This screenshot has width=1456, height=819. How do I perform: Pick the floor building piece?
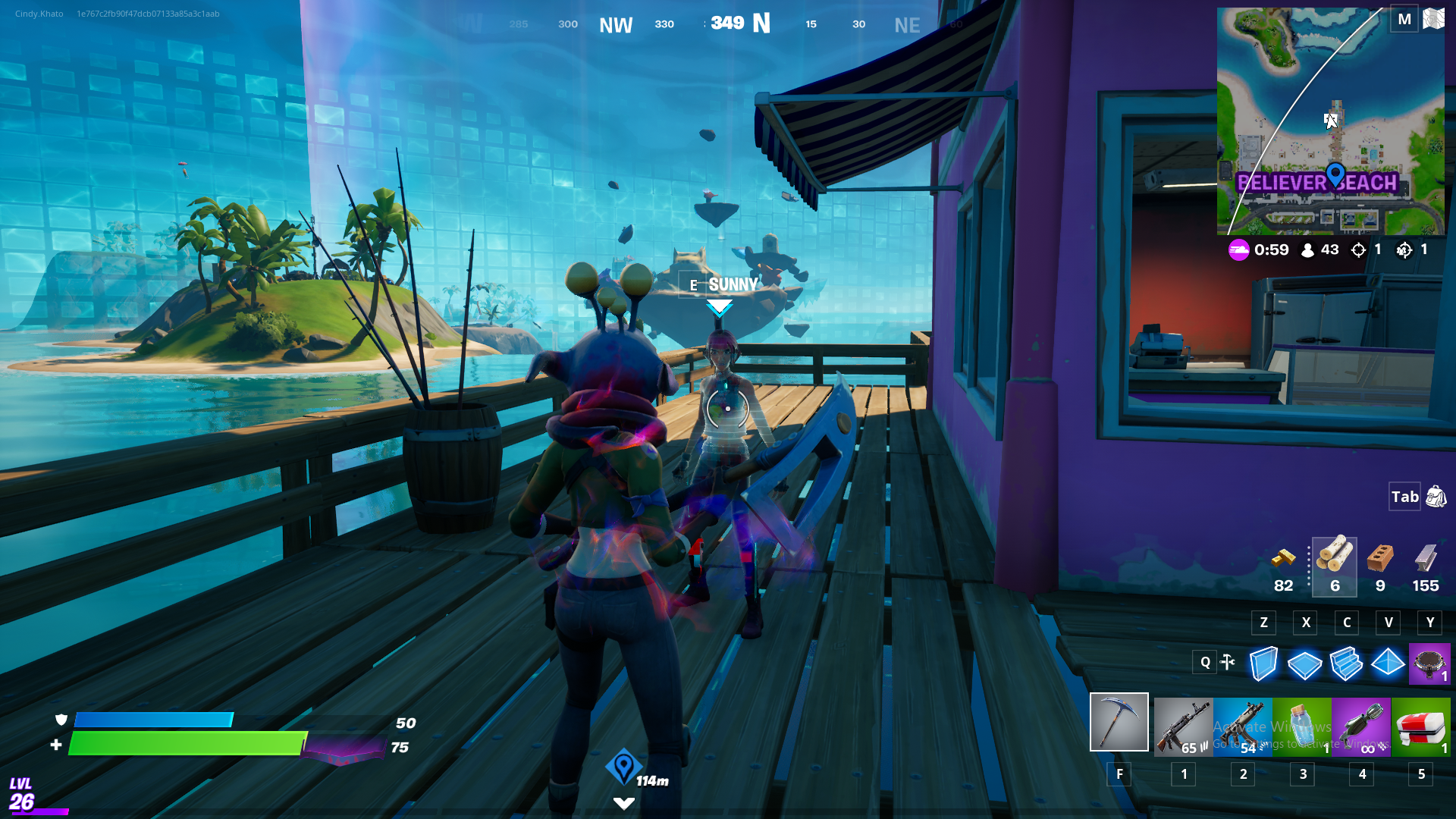pos(1304,665)
